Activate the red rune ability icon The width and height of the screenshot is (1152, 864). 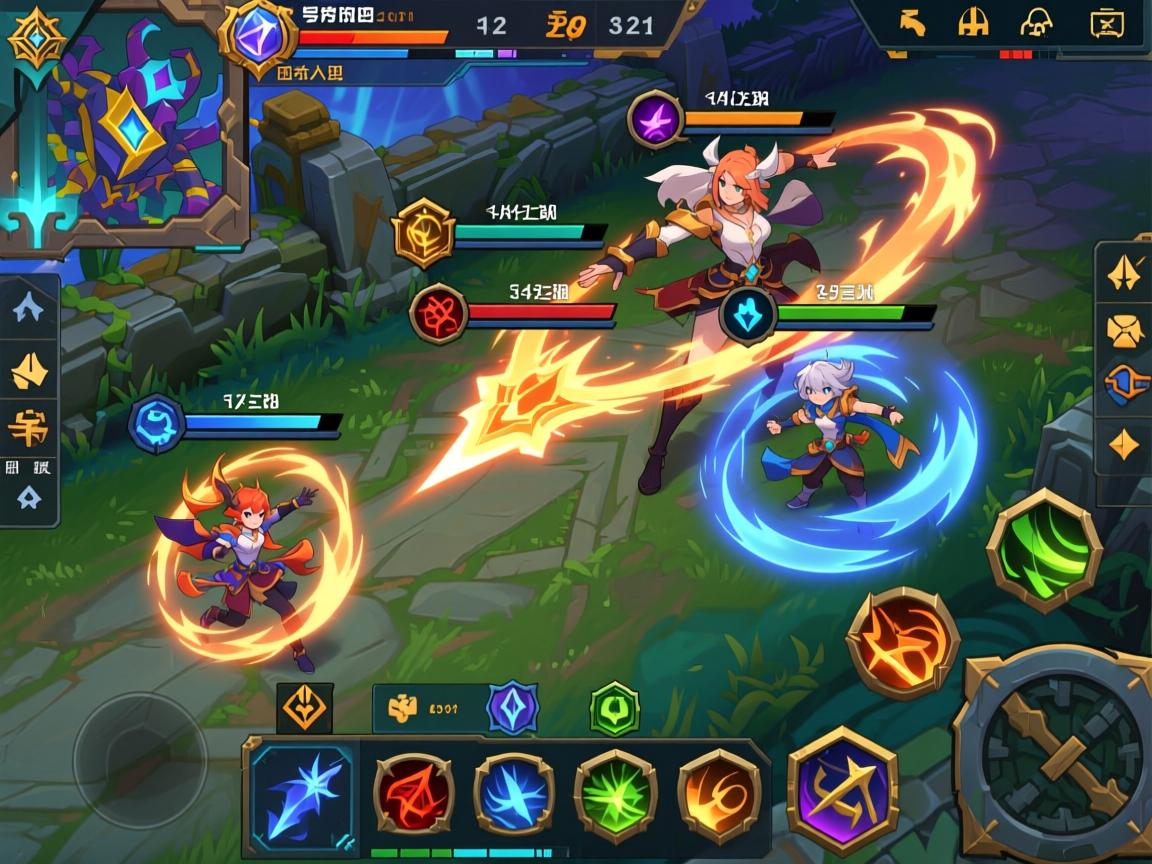coord(413,793)
